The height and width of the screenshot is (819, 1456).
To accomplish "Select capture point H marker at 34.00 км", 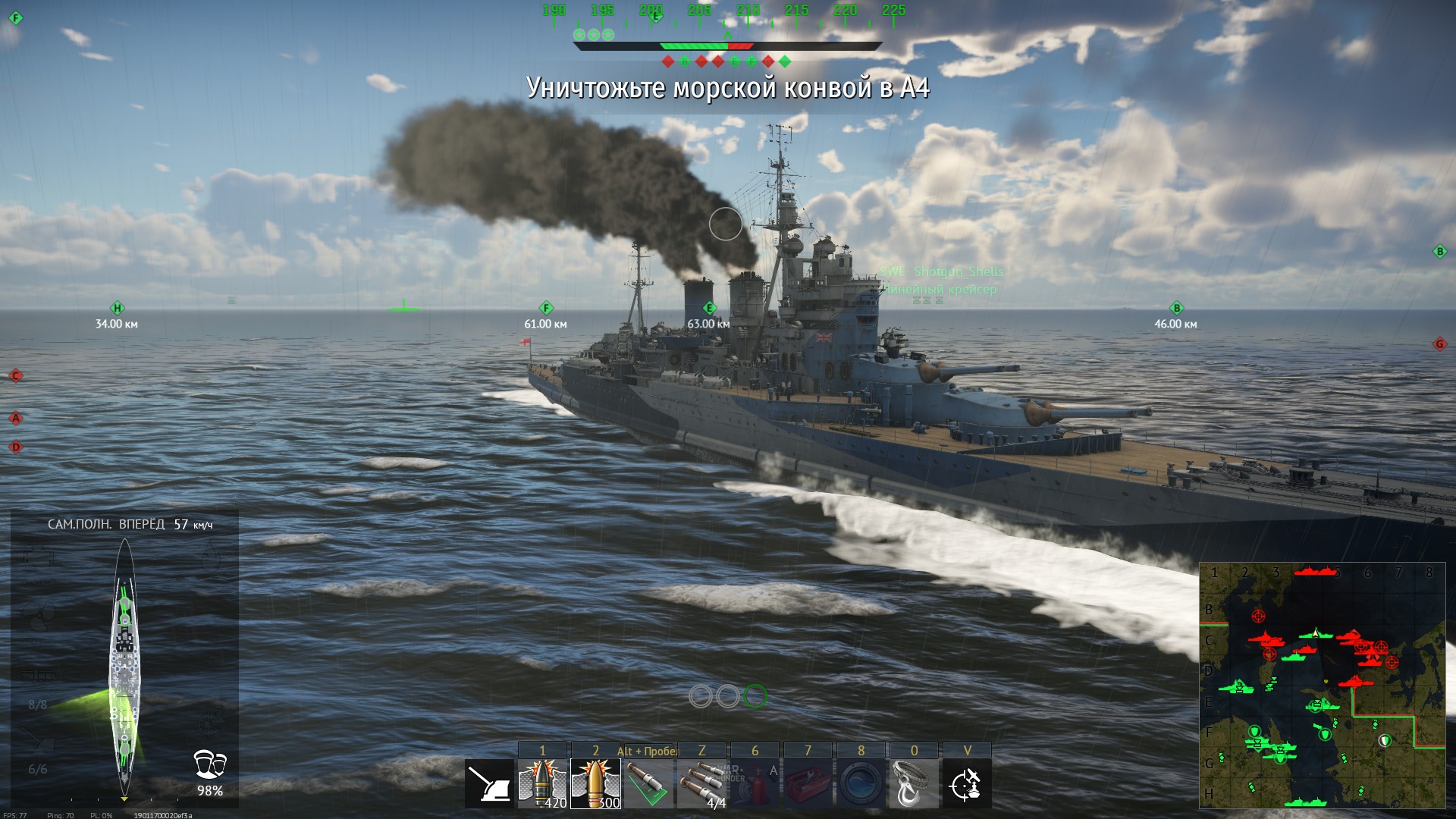I will point(117,308).
